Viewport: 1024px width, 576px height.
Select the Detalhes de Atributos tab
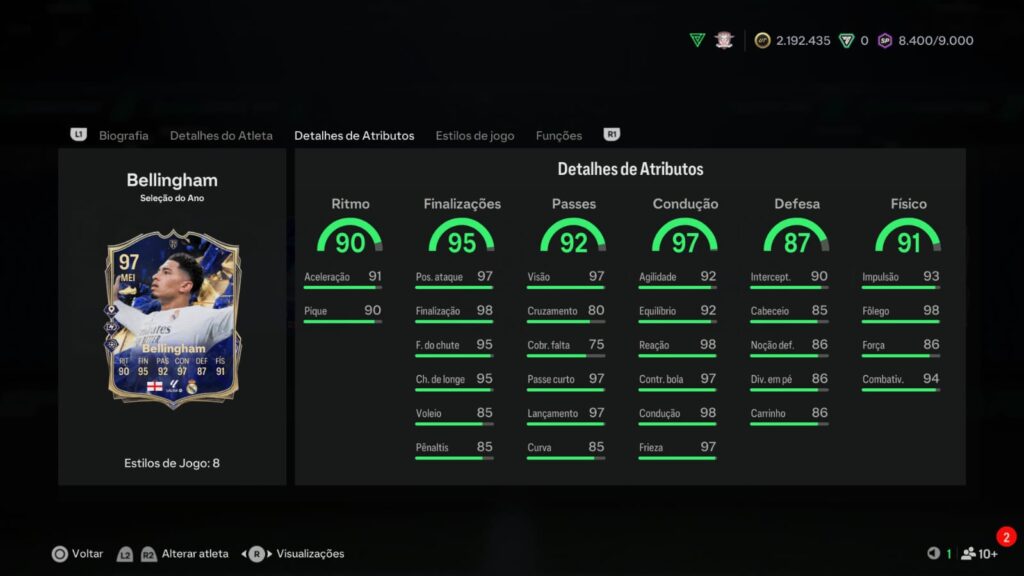click(354, 135)
